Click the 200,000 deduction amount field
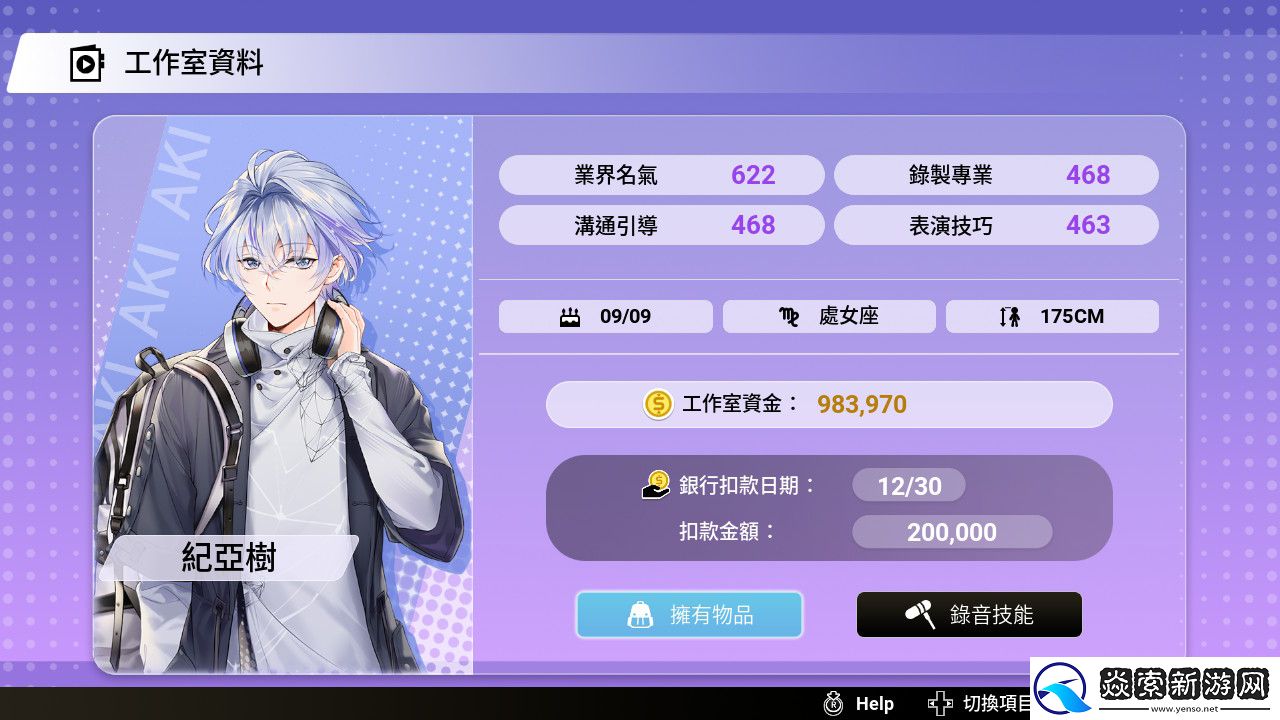Screen dimensions: 1280x720 point(950,531)
